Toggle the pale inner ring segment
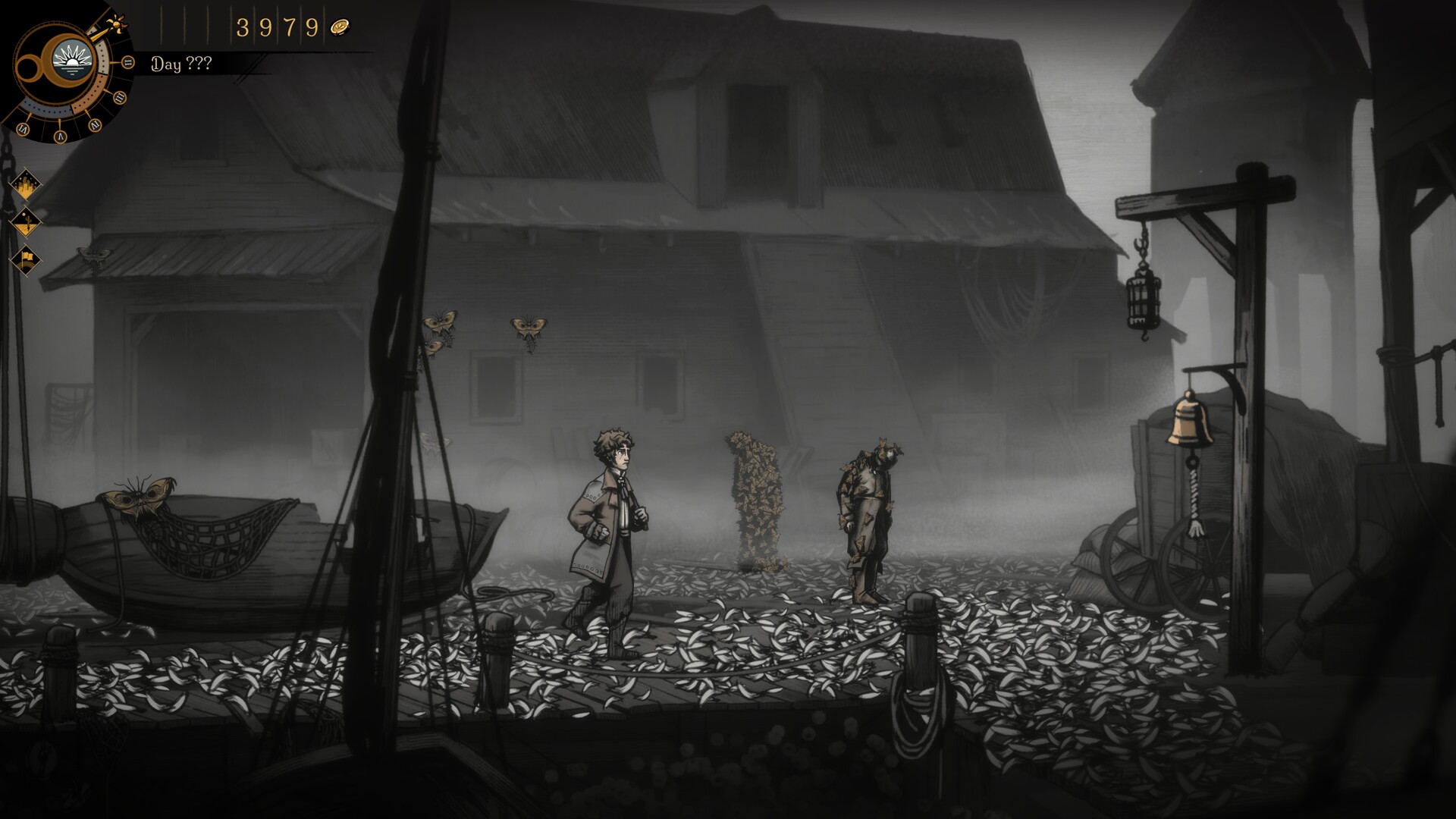The width and height of the screenshot is (1456, 819). [101, 58]
